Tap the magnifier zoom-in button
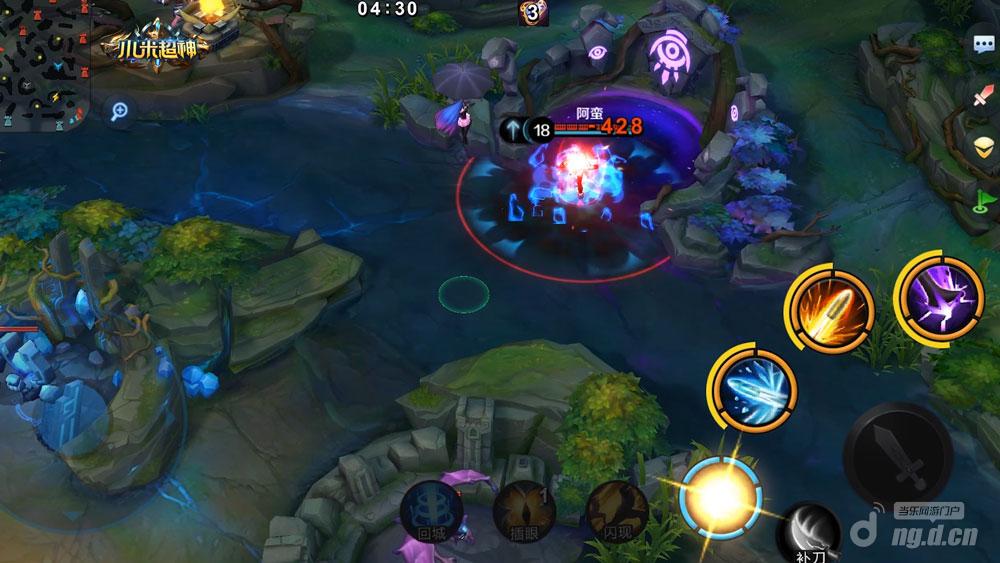 pos(120,112)
